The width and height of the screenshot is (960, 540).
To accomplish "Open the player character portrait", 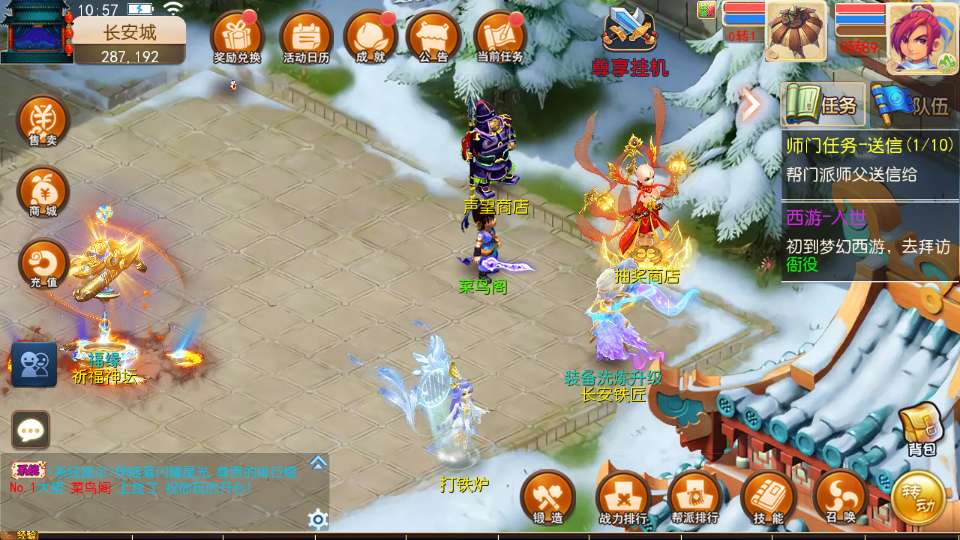I will 921,38.
